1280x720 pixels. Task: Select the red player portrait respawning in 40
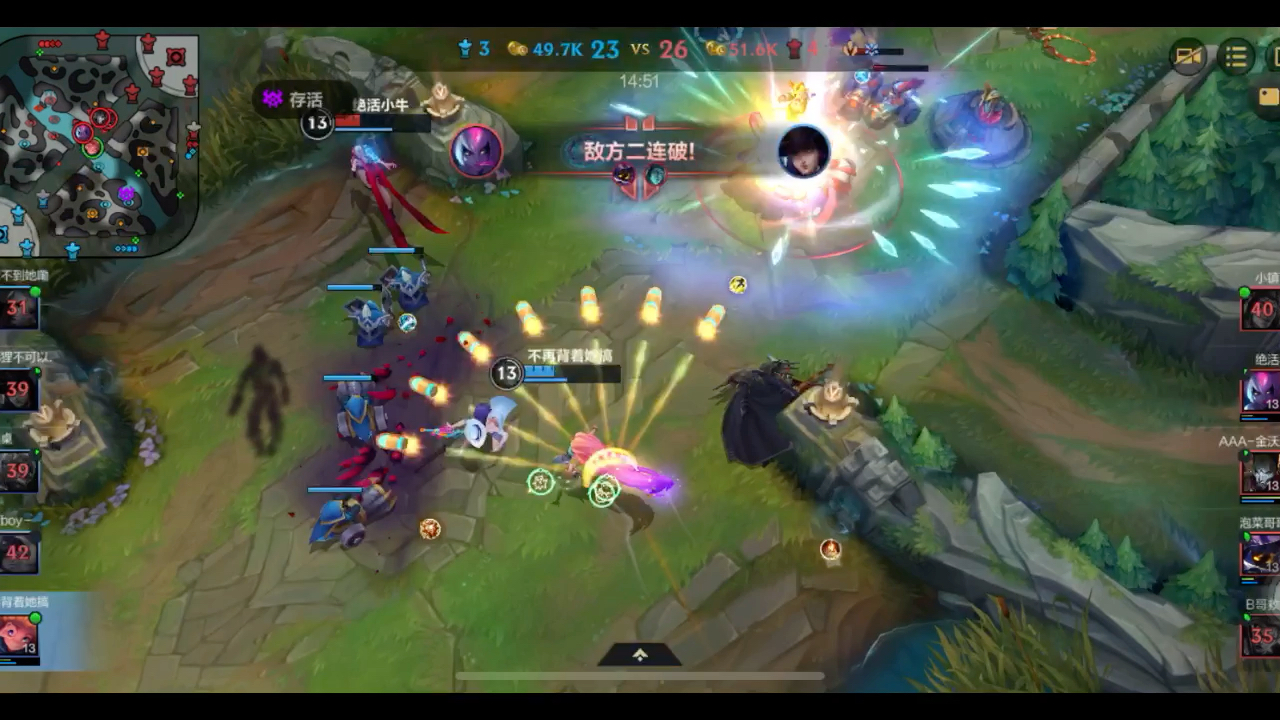(x=1261, y=309)
